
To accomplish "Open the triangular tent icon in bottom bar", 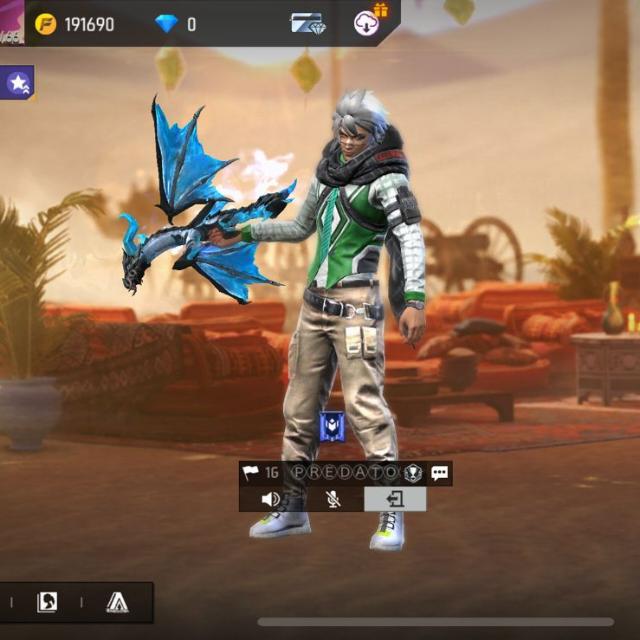I will (x=118, y=602).
